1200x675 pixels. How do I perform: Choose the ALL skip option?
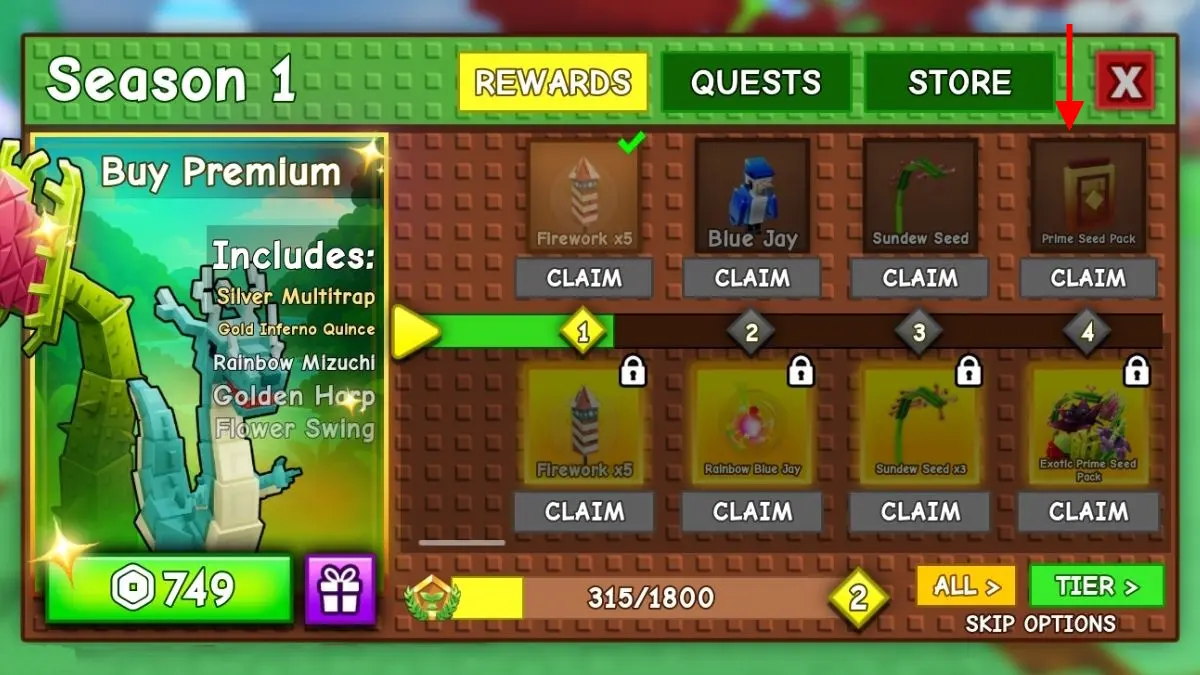point(966,586)
